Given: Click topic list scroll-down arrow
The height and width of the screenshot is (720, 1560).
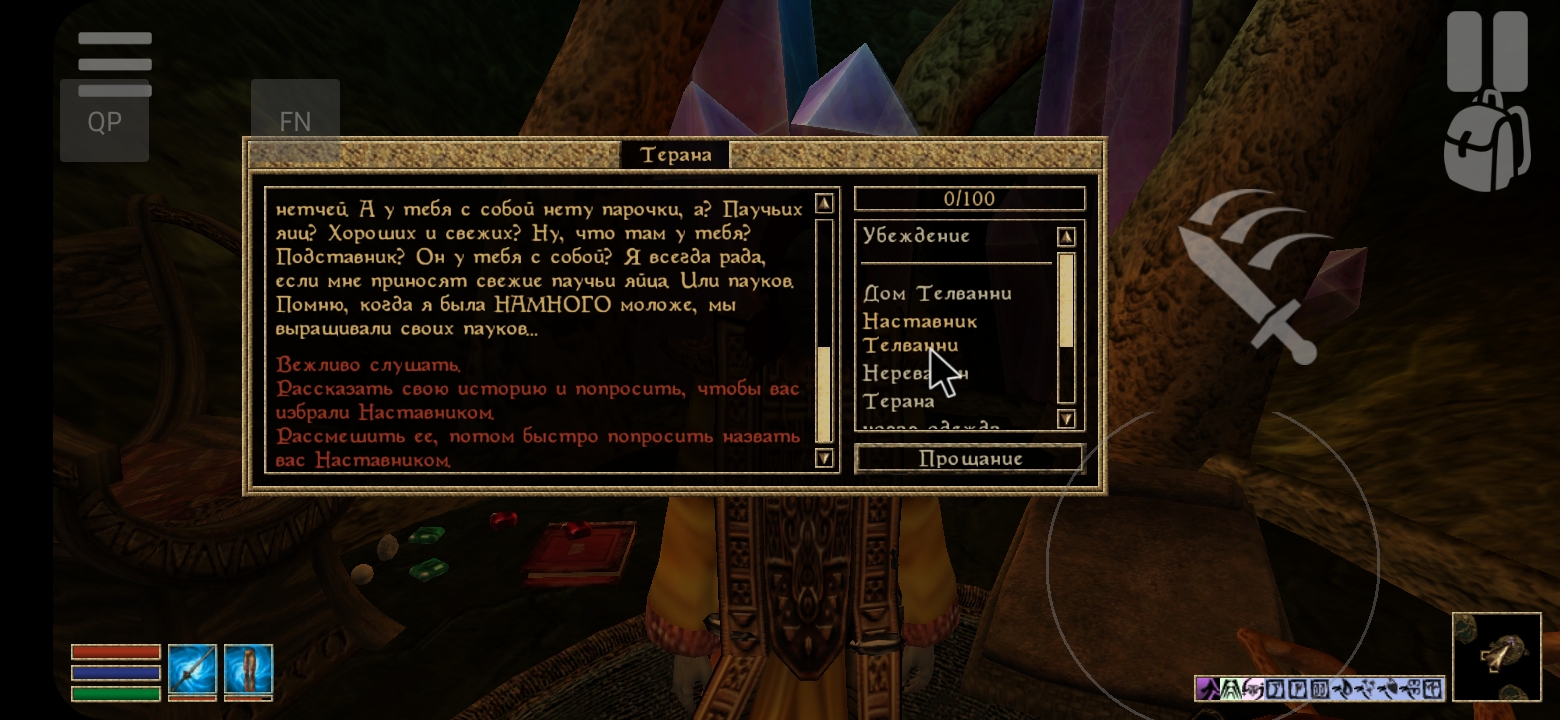Looking at the screenshot, I should (1066, 419).
